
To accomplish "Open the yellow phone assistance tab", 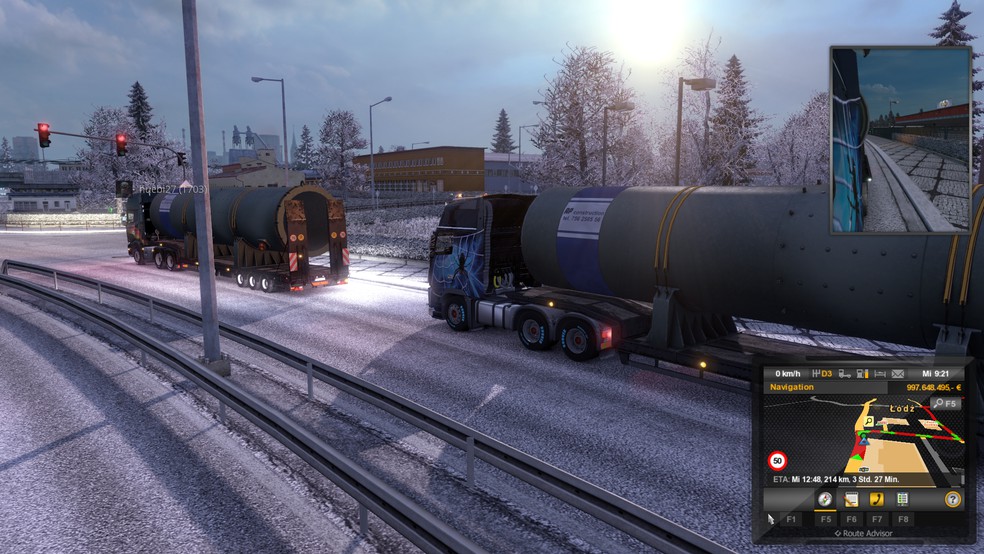I will point(877,499).
